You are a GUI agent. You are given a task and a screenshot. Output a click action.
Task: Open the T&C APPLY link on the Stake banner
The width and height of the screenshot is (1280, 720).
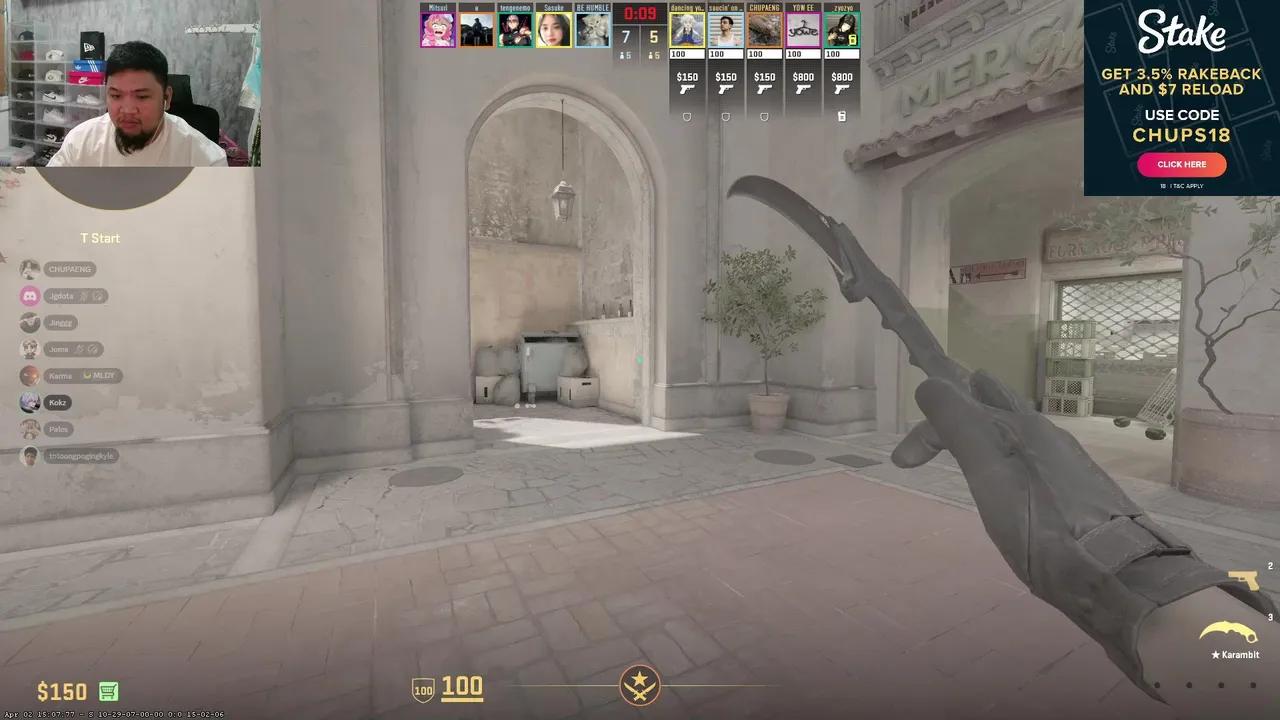coord(1187,185)
